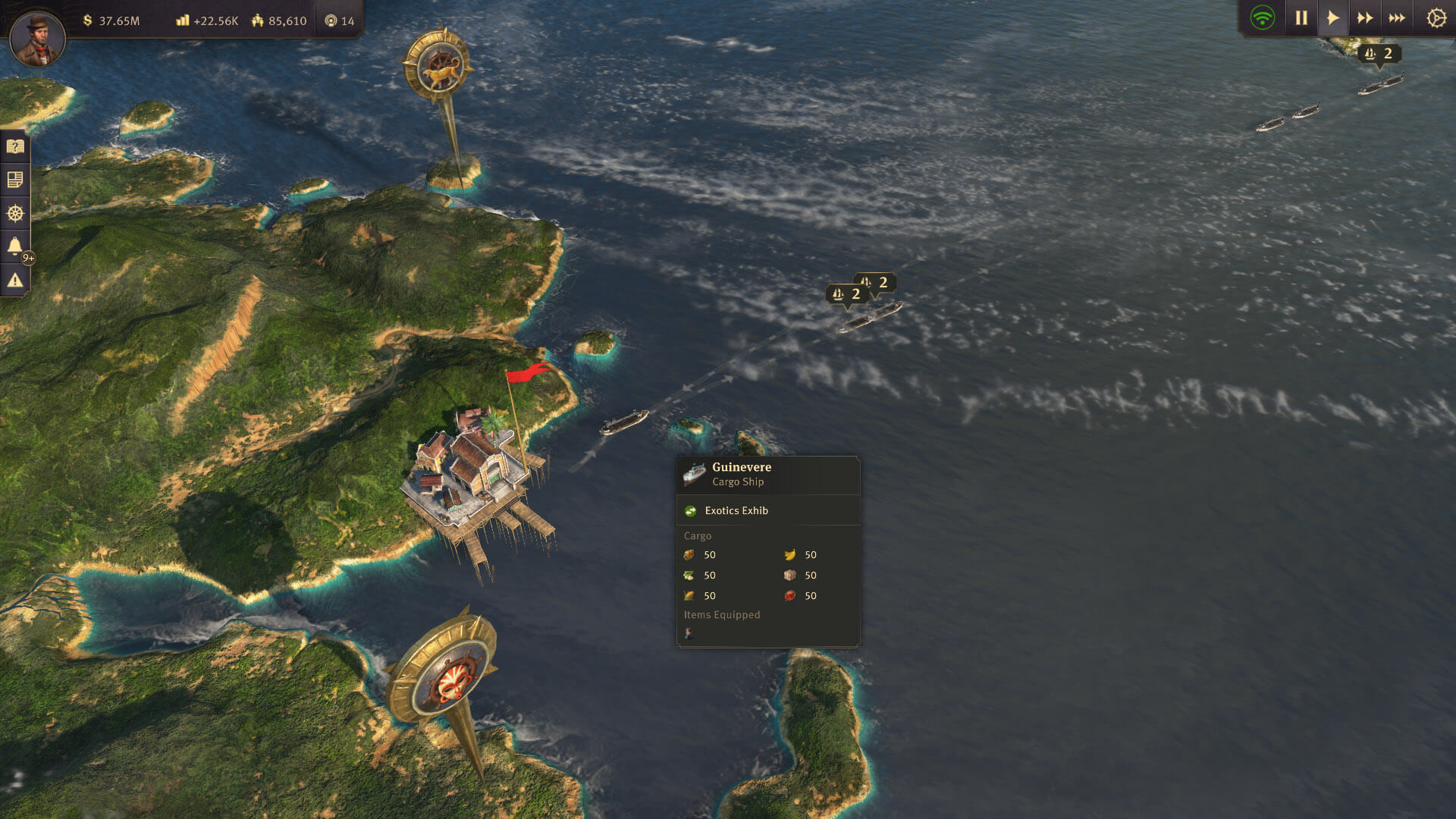This screenshot has height=819, width=1456.
Task: Open the player profile portrait
Action: coord(36,36)
